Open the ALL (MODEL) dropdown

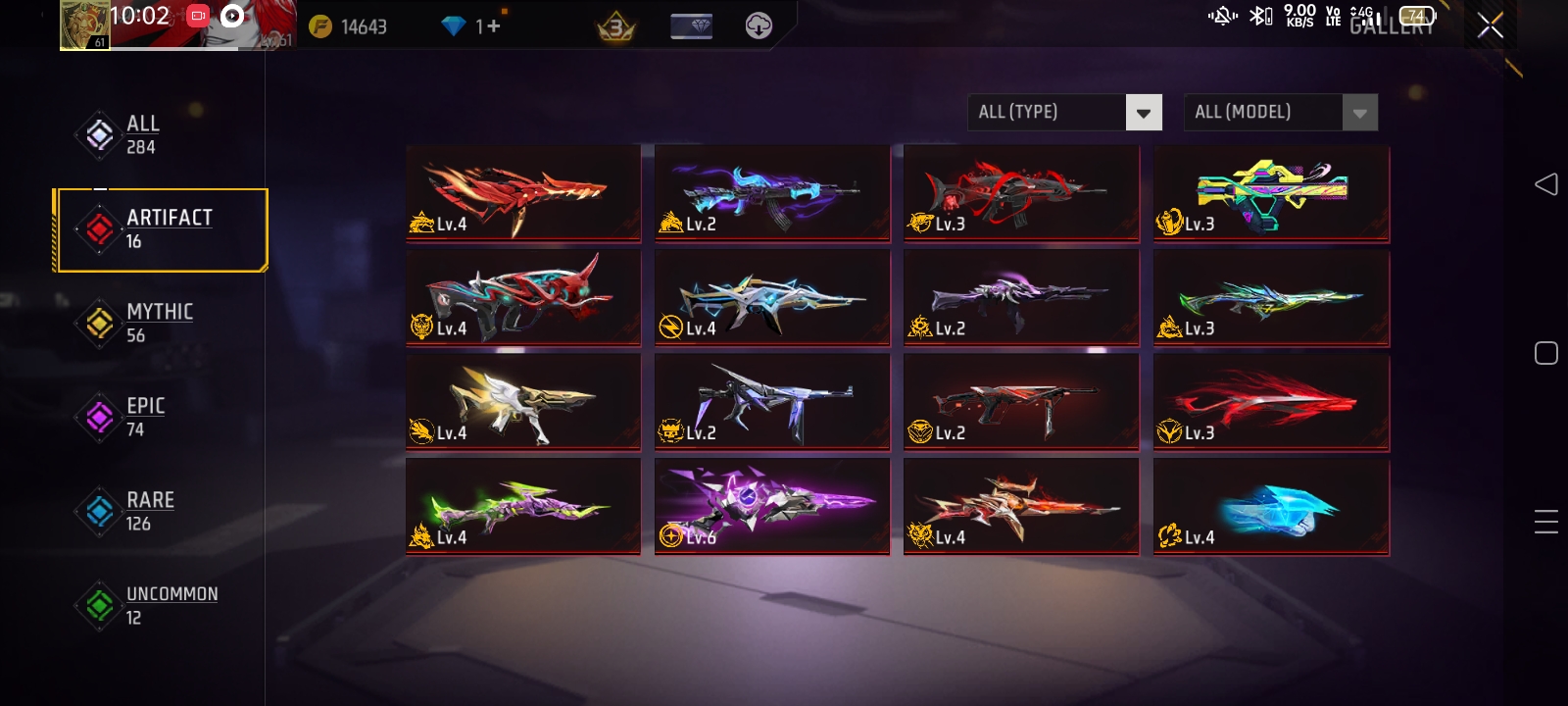pyautogui.click(x=1280, y=112)
